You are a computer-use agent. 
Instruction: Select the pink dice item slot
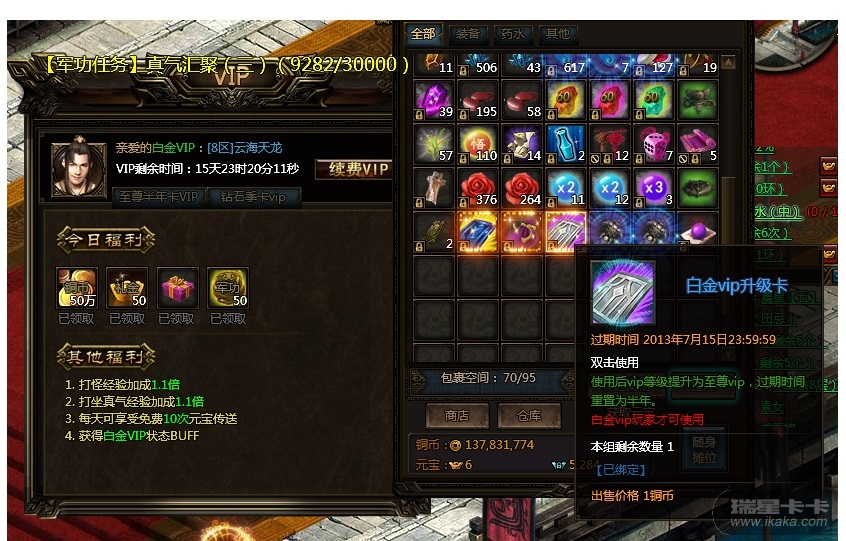[654, 142]
